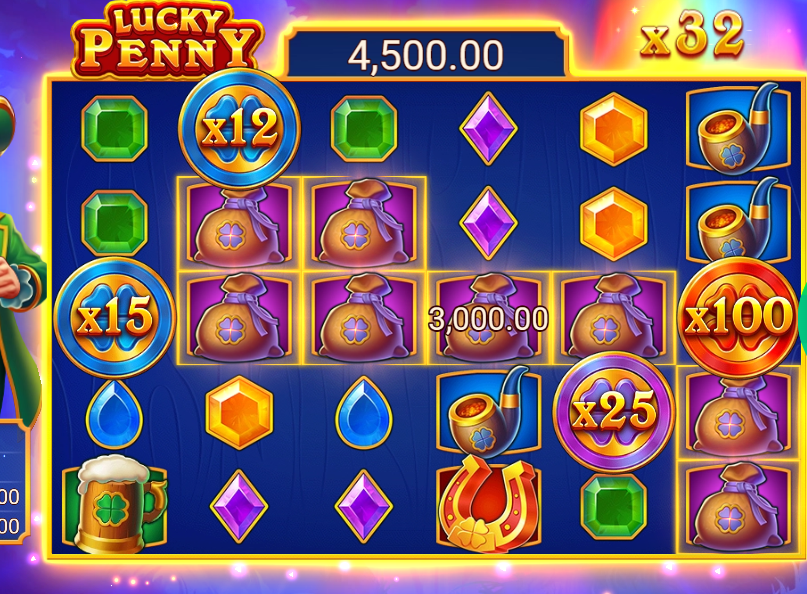Tap the red x100 multiplier coin
This screenshot has width=807, height=594.
(x=739, y=316)
